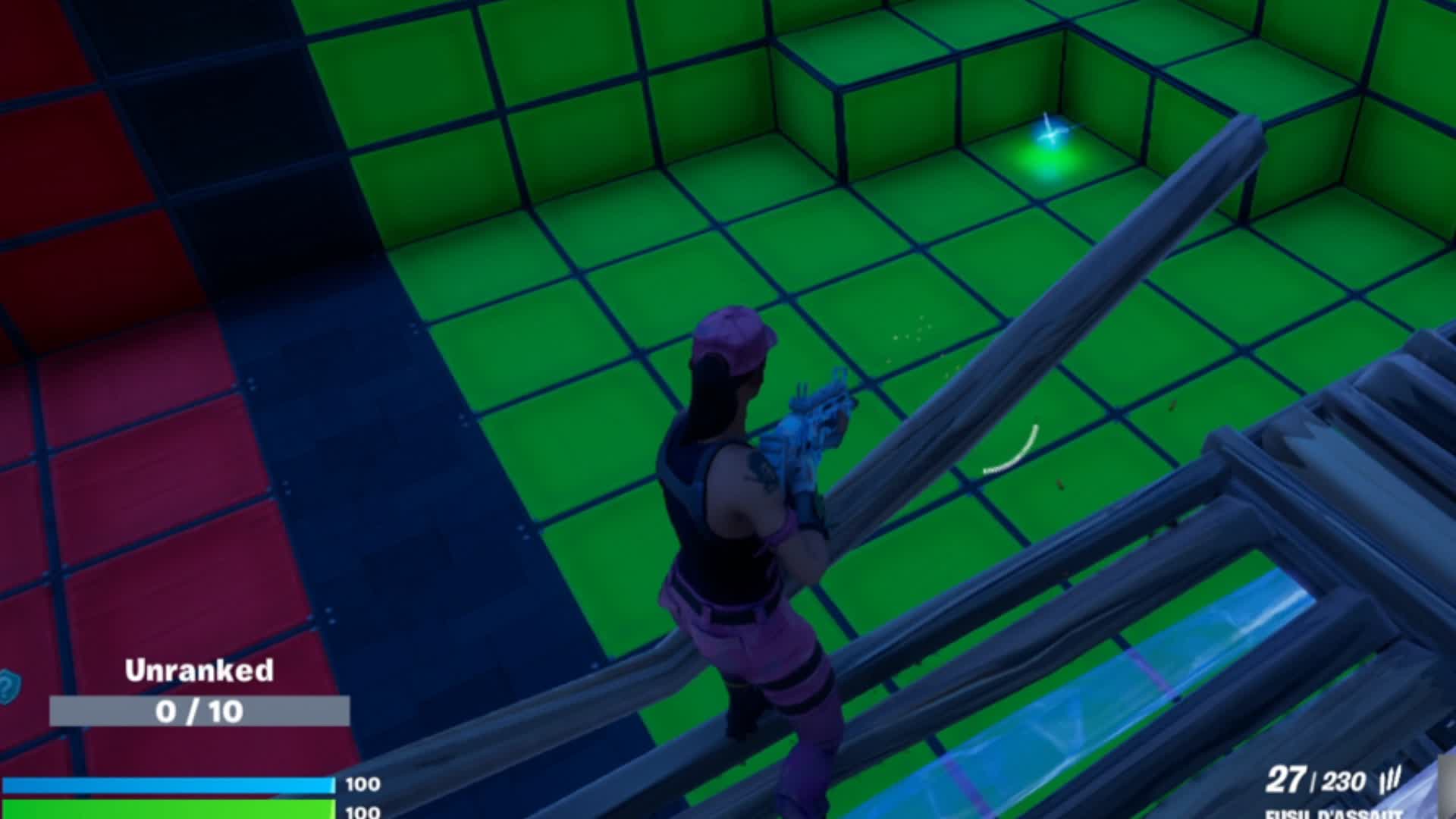Click the hexagonal badge icon beside Unranked

[6, 685]
